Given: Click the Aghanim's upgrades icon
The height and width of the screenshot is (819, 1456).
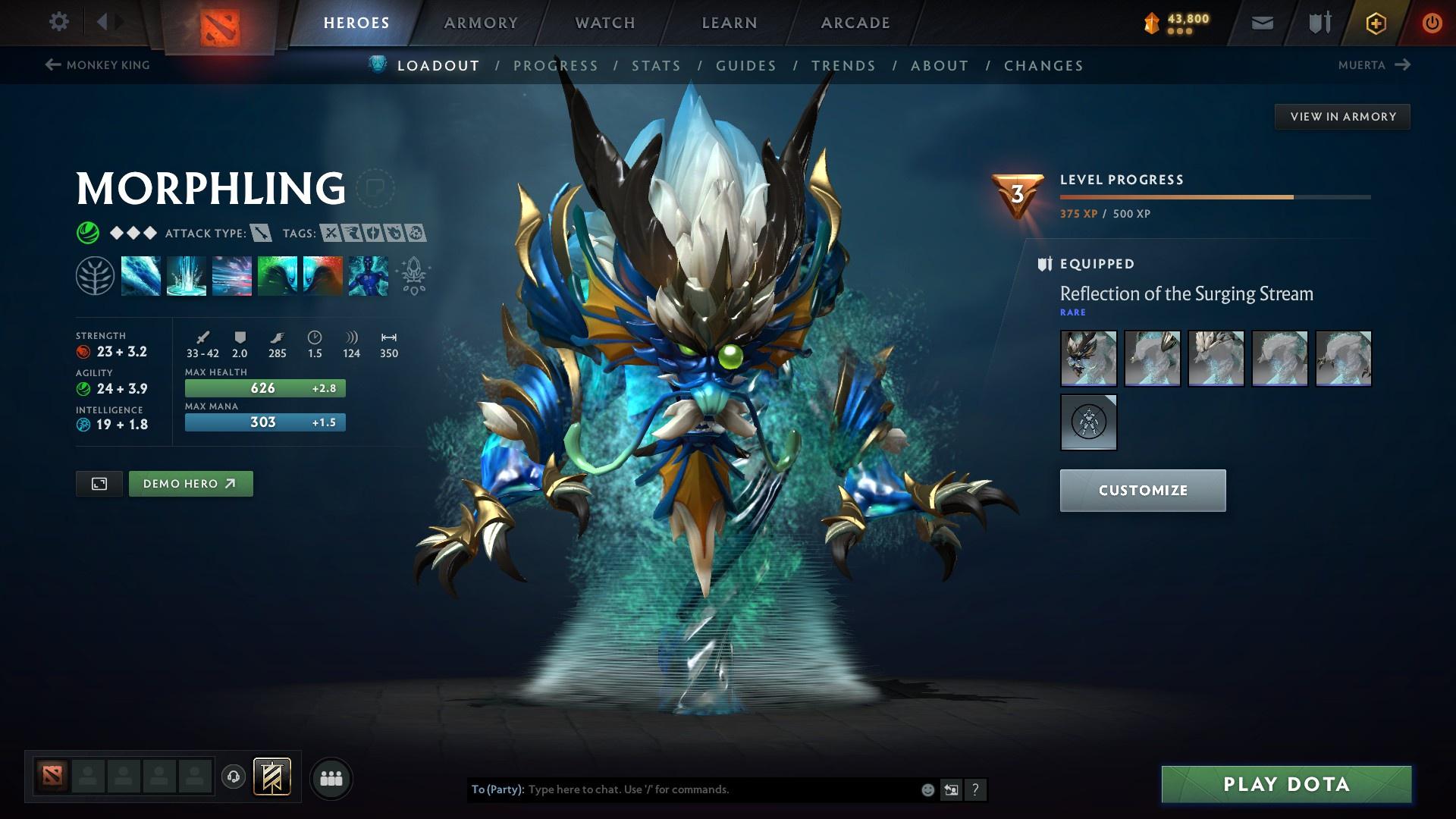Looking at the screenshot, I should point(412,276).
